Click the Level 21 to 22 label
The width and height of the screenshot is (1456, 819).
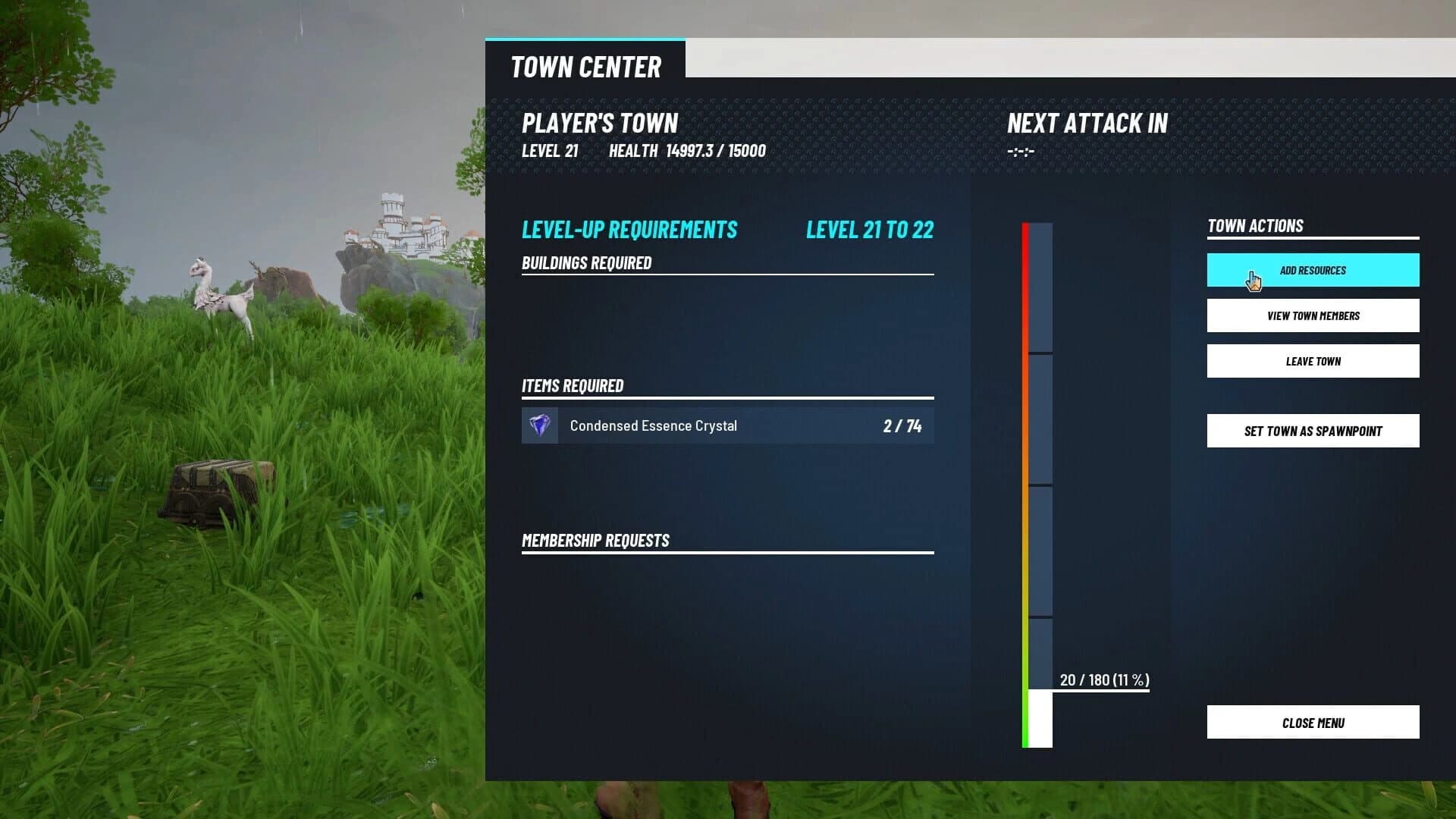869,230
